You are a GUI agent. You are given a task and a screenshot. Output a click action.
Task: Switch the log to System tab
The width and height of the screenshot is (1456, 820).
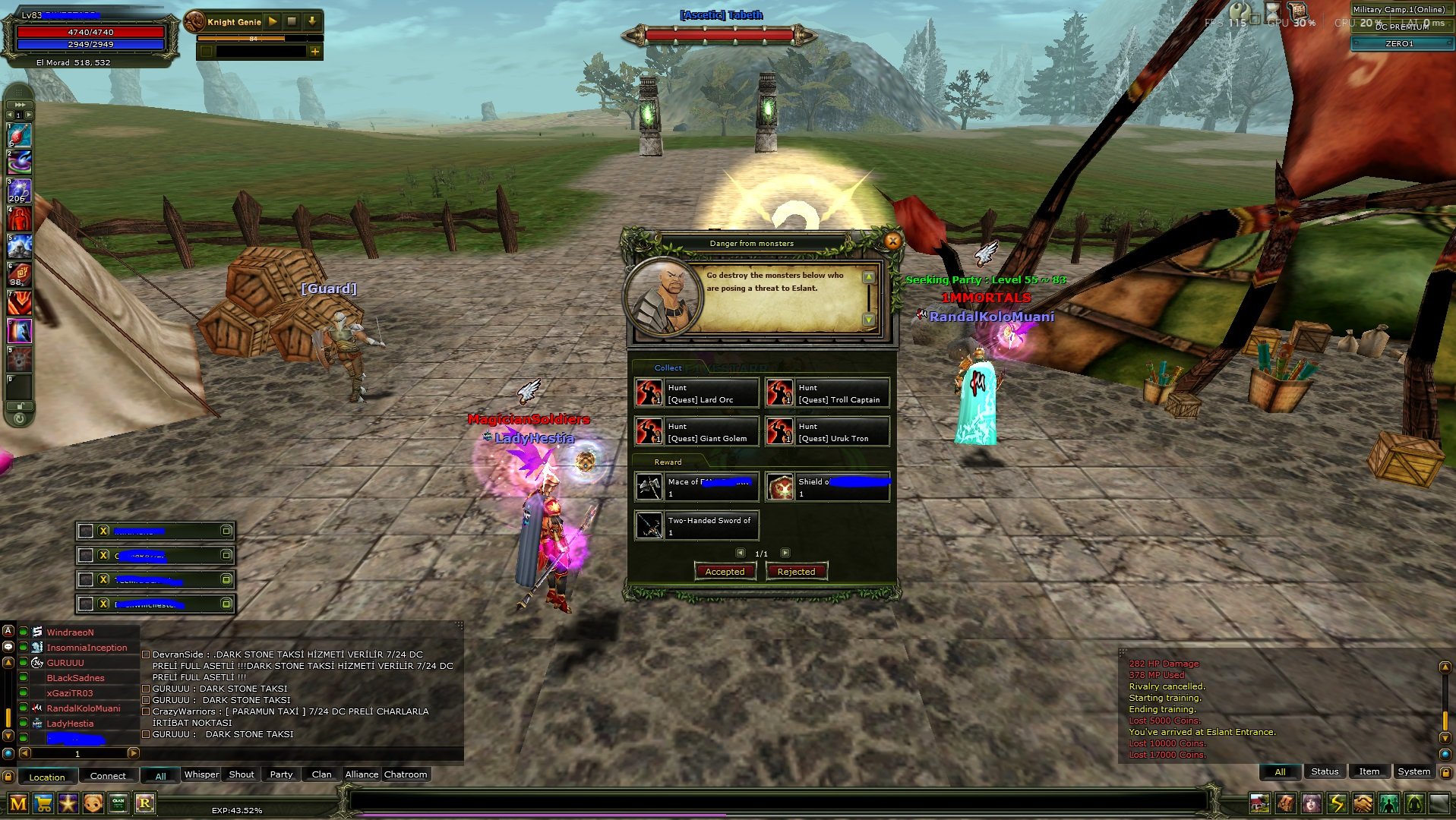[1413, 771]
